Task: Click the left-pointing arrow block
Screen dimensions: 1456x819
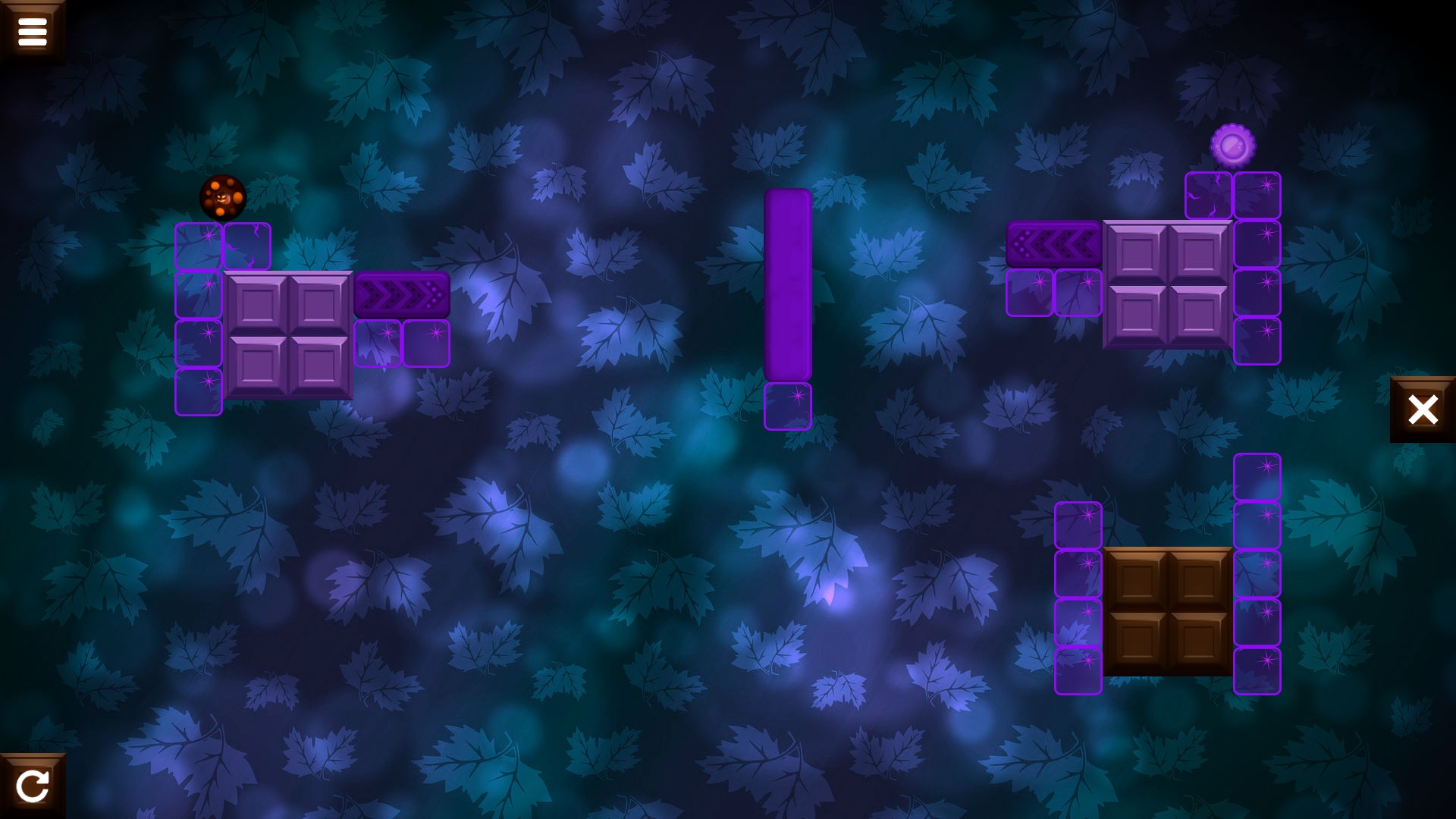Action: (1054, 243)
